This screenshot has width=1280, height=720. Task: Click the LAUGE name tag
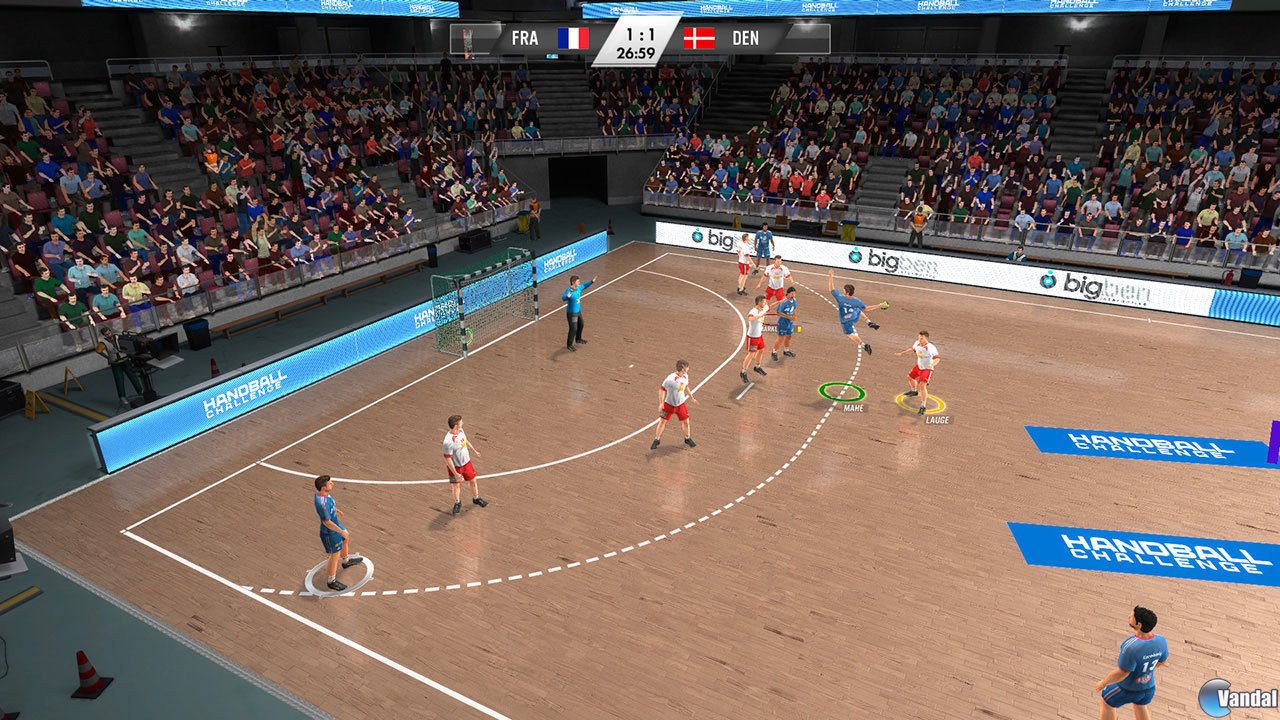tap(940, 422)
